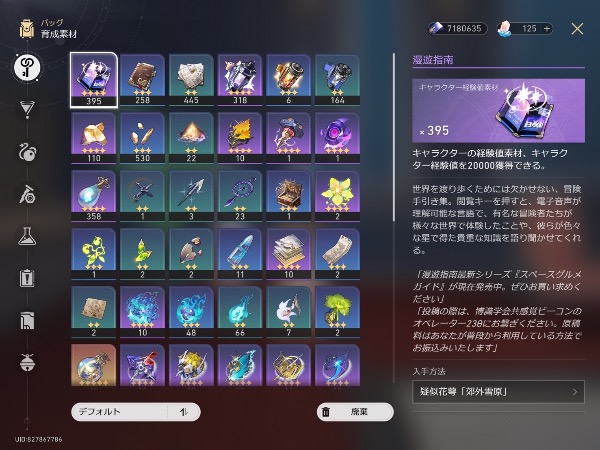The image size is (600, 450).
Task: Pick the golden pyramid item with 22
Action: (x=192, y=138)
